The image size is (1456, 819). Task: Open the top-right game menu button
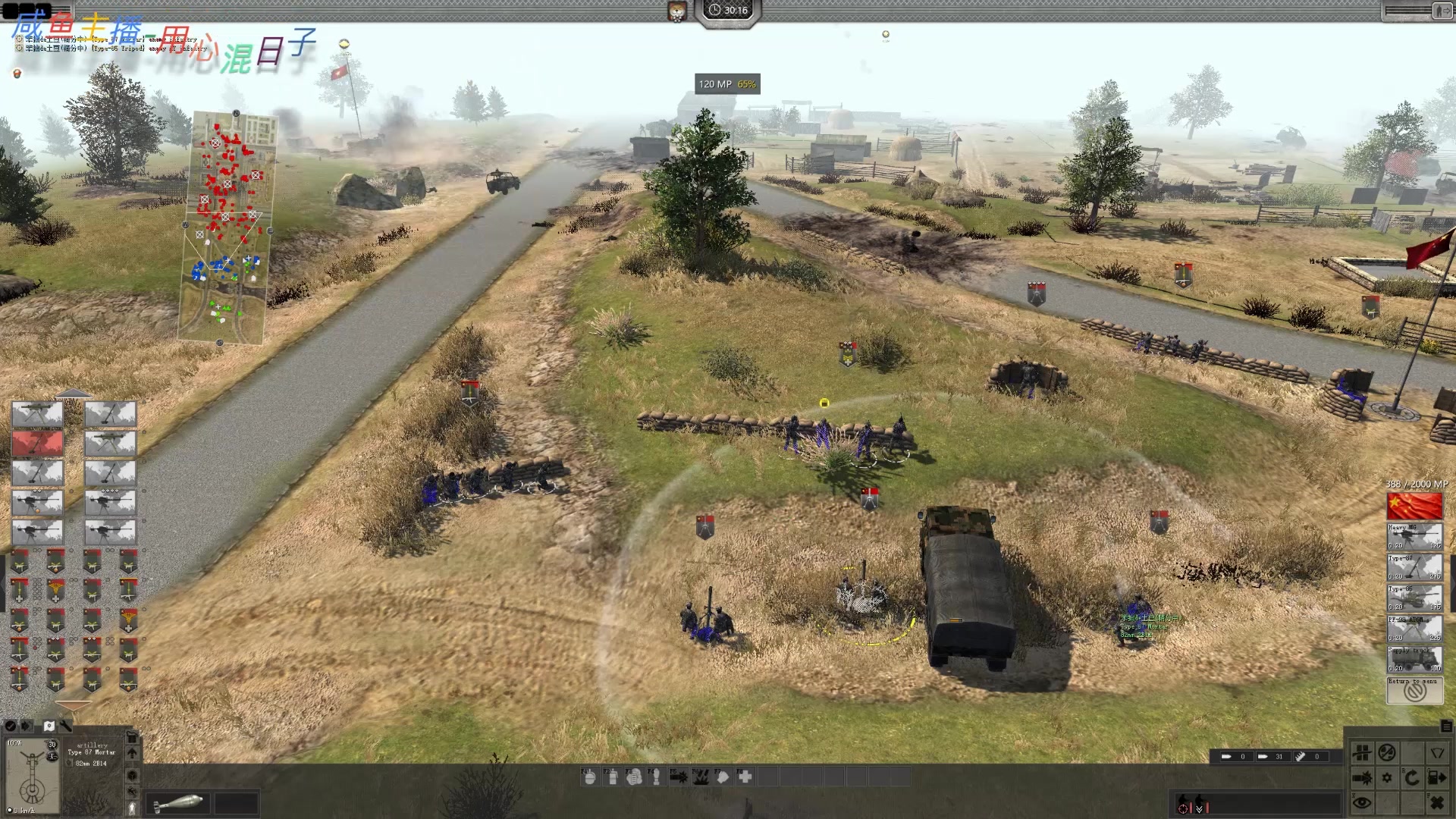click(x=1441, y=11)
